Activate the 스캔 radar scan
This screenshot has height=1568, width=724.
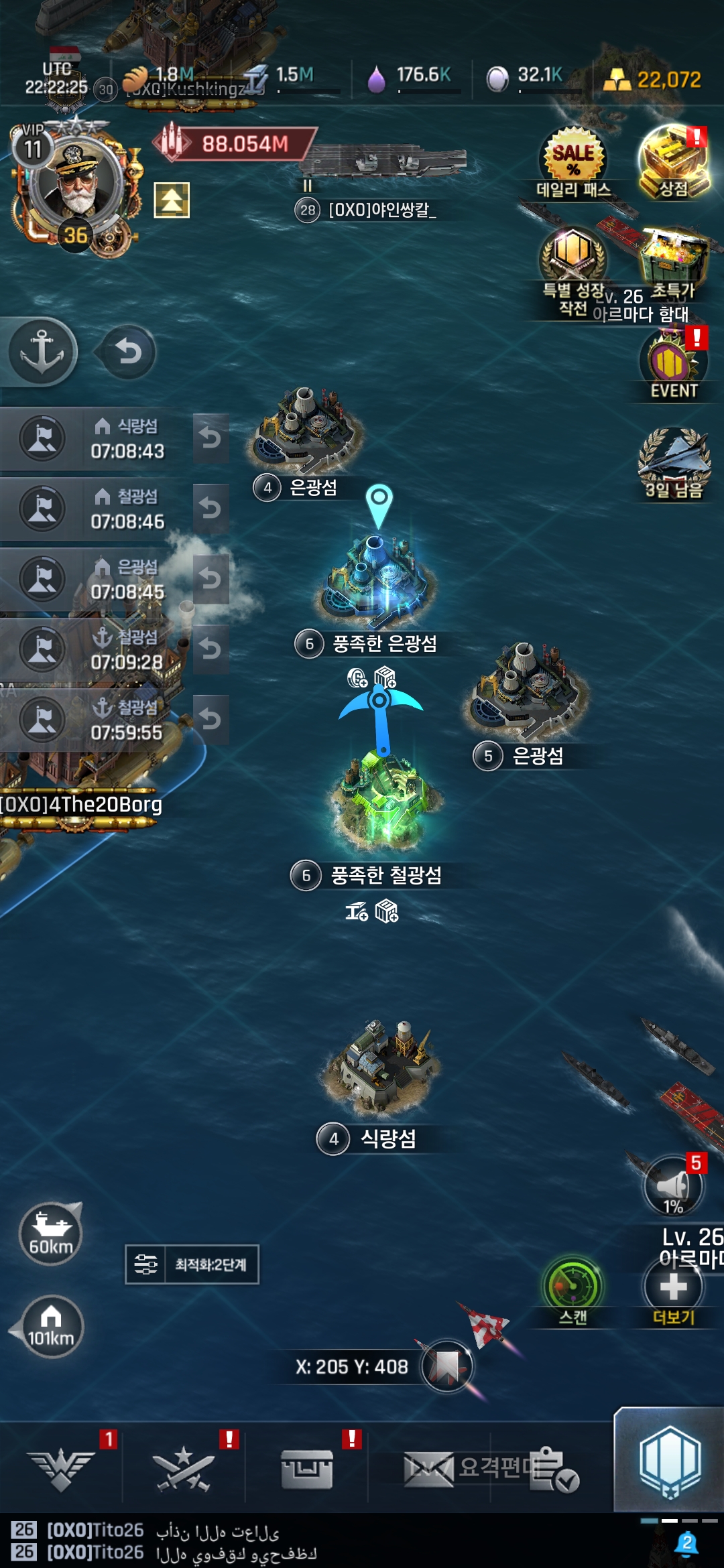click(573, 1288)
